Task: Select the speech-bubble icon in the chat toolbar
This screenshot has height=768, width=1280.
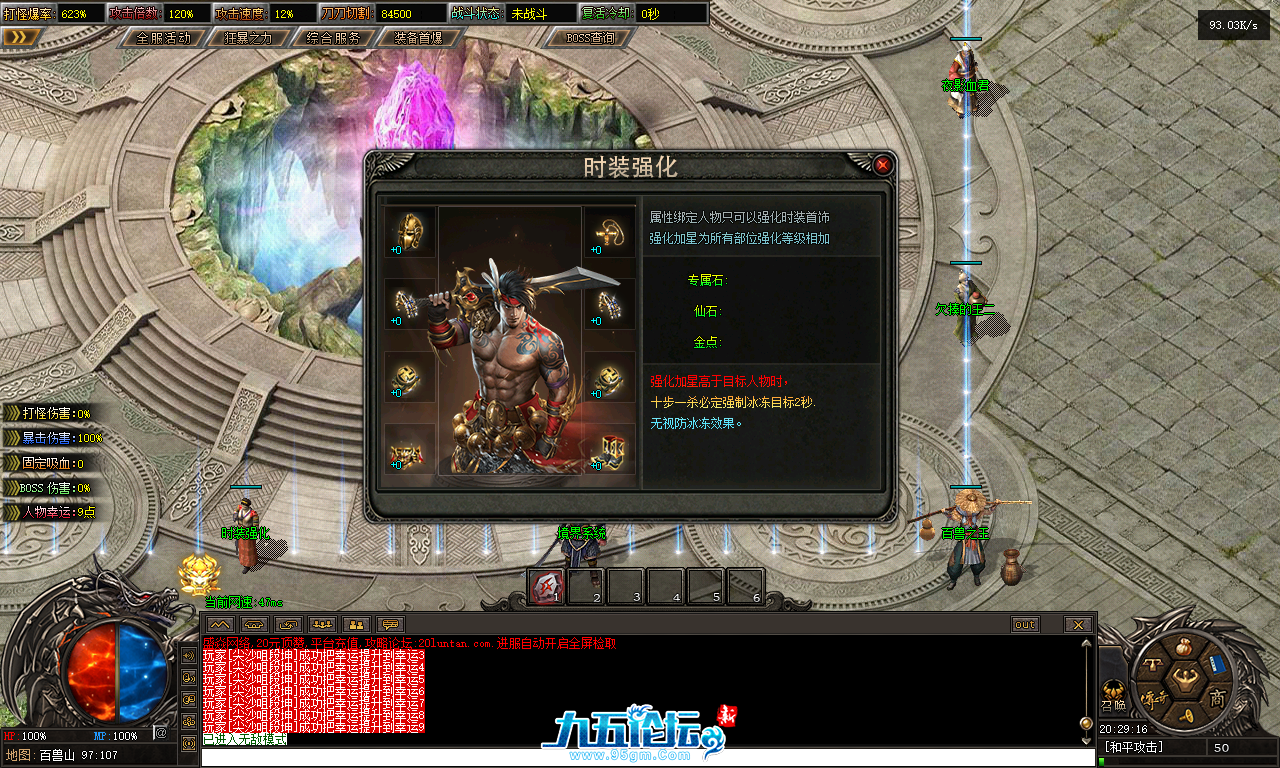Action: (x=389, y=624)
